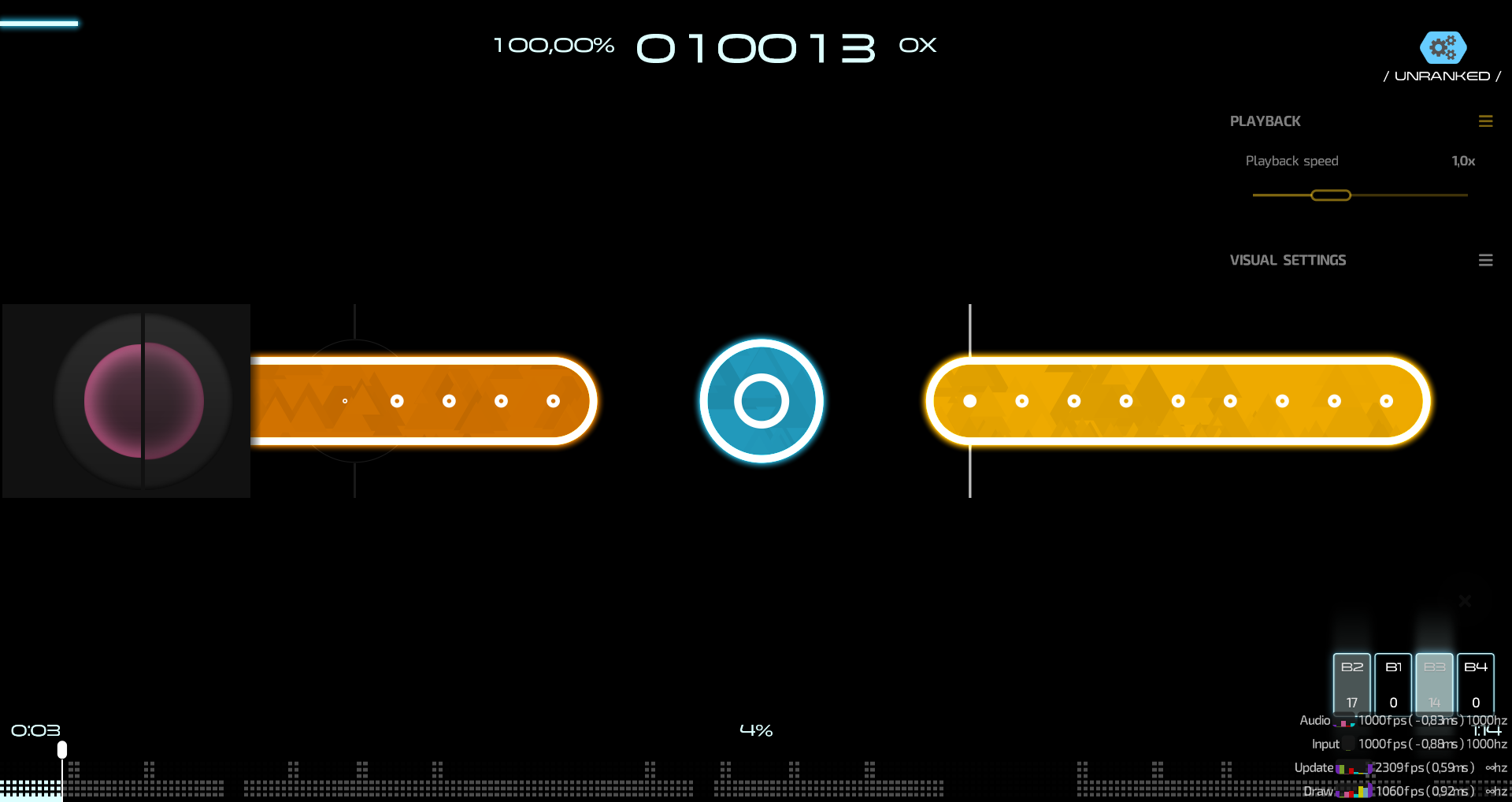The width and height of the screenshot is (1512, 802).
Task: Click the Audio FPS bar graph
Action: pyautogui.click(x=1343, y=720)
